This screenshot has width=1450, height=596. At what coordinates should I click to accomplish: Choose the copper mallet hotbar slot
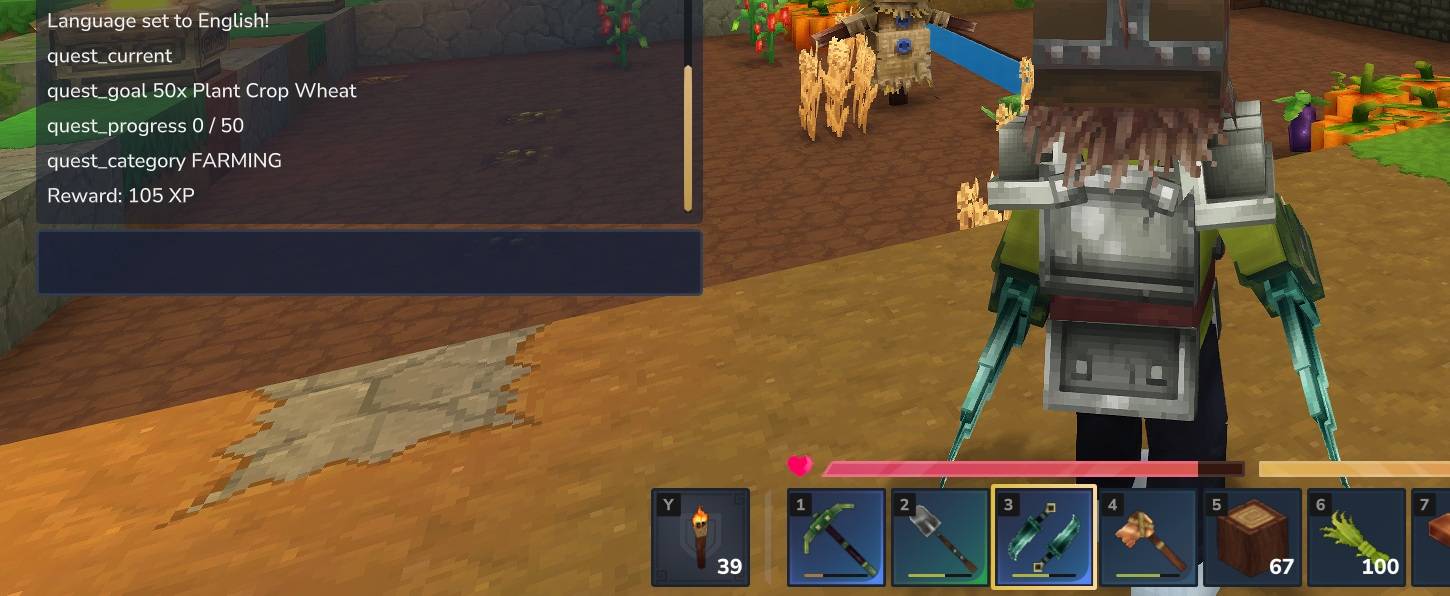click(1147, 537)
